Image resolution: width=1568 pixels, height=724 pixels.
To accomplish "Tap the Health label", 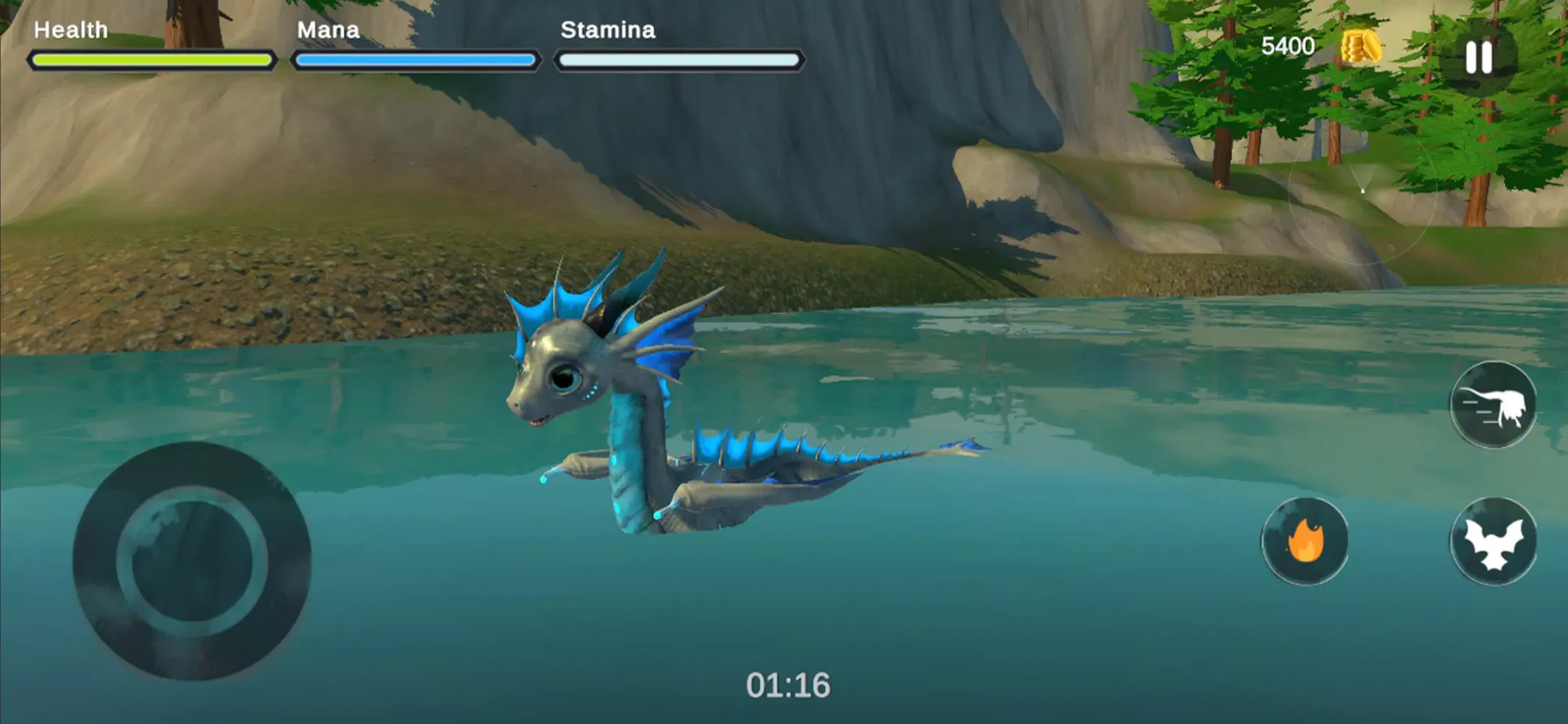I will pyautogui.click(x=71, y=30).
